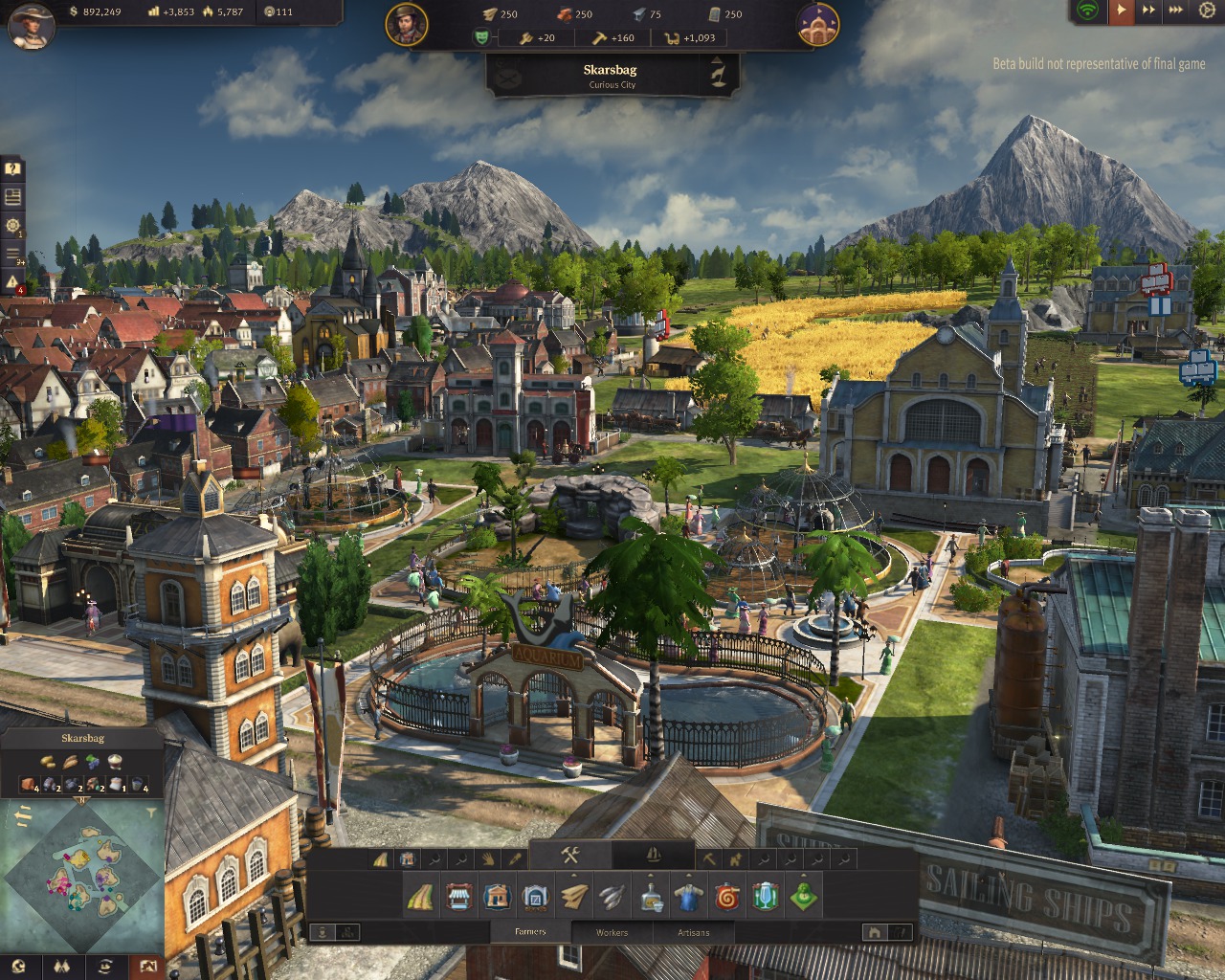Set game speed to fast forward
The height and width of the screenshot is (980, 1225).
[1148, 11]
